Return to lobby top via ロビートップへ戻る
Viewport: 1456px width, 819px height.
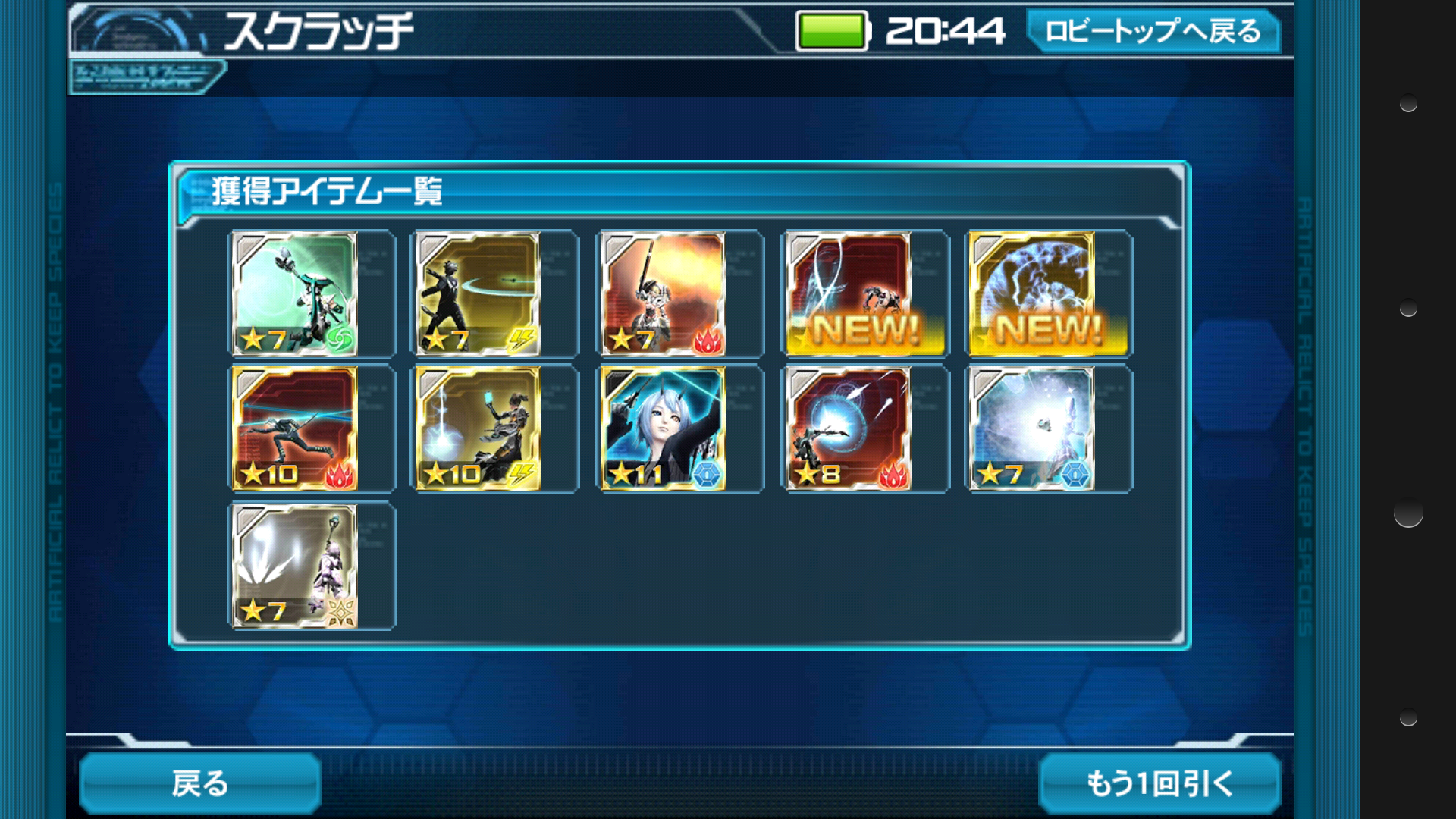(1153, 31)
